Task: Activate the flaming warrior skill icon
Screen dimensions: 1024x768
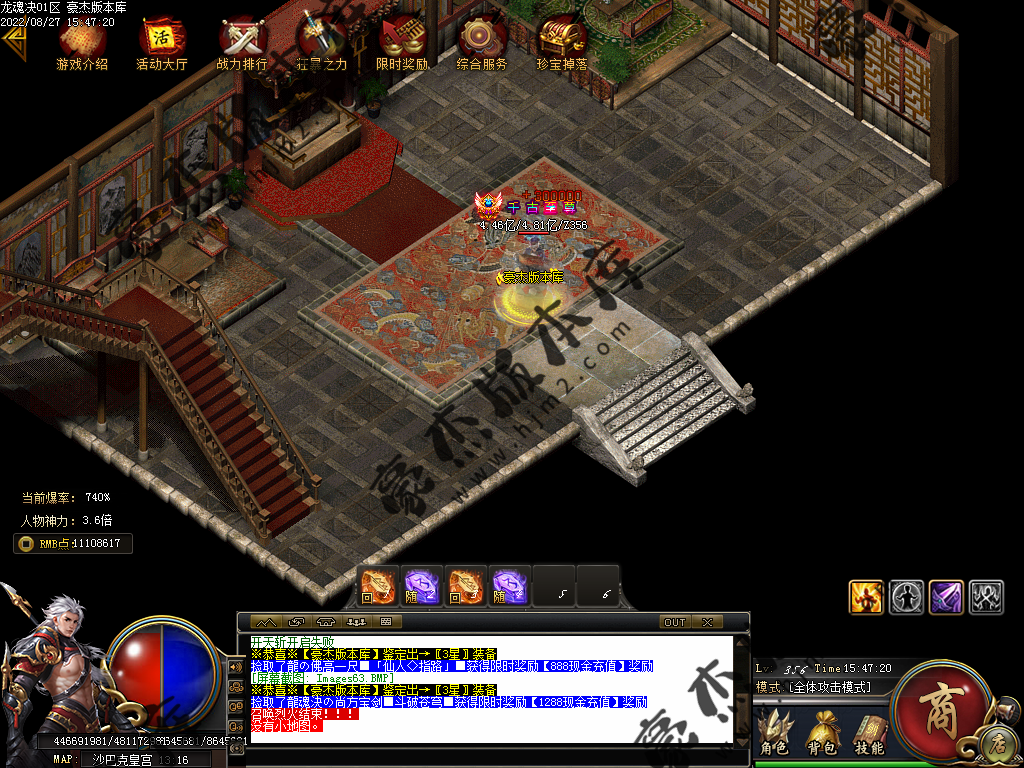Action: pyautogui.click(x=866, y=597)
